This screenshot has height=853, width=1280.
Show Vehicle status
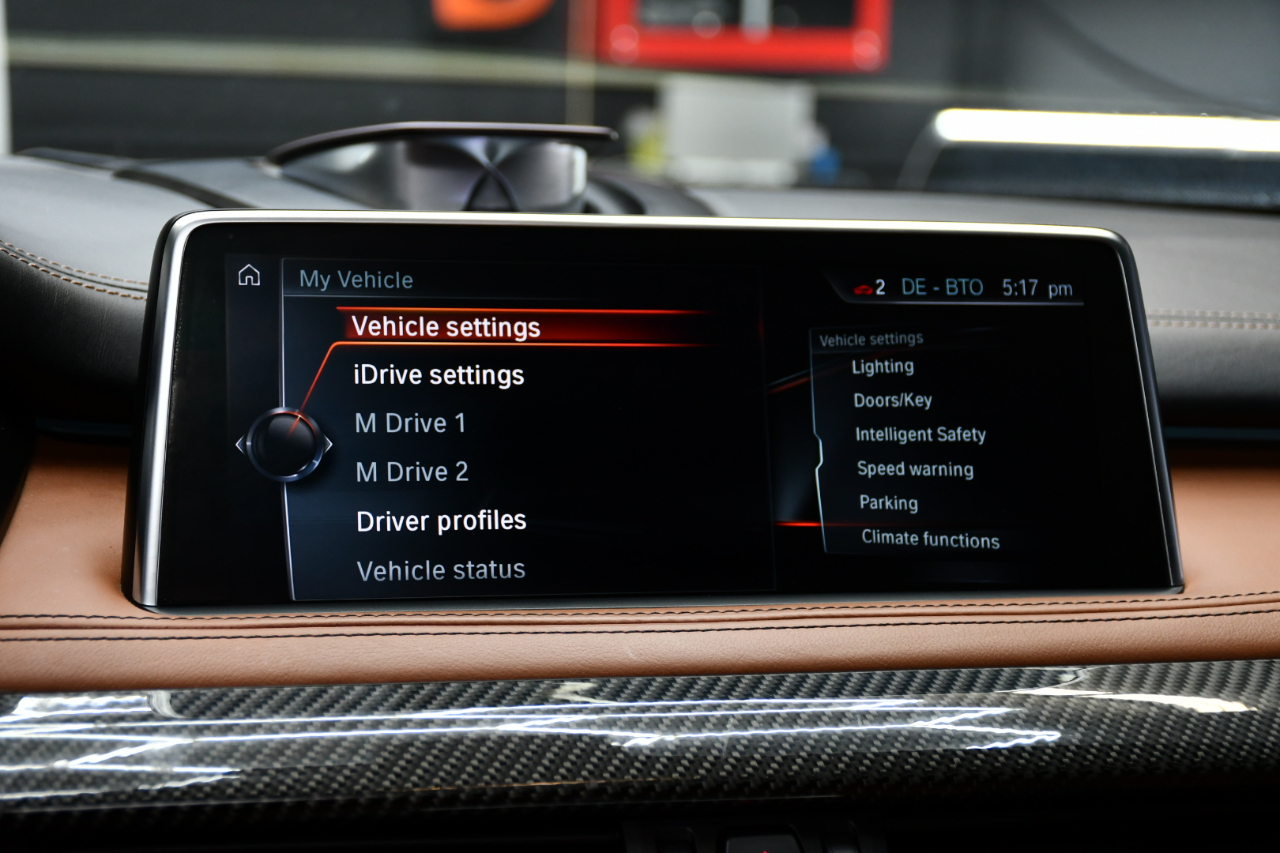(441, 570)
